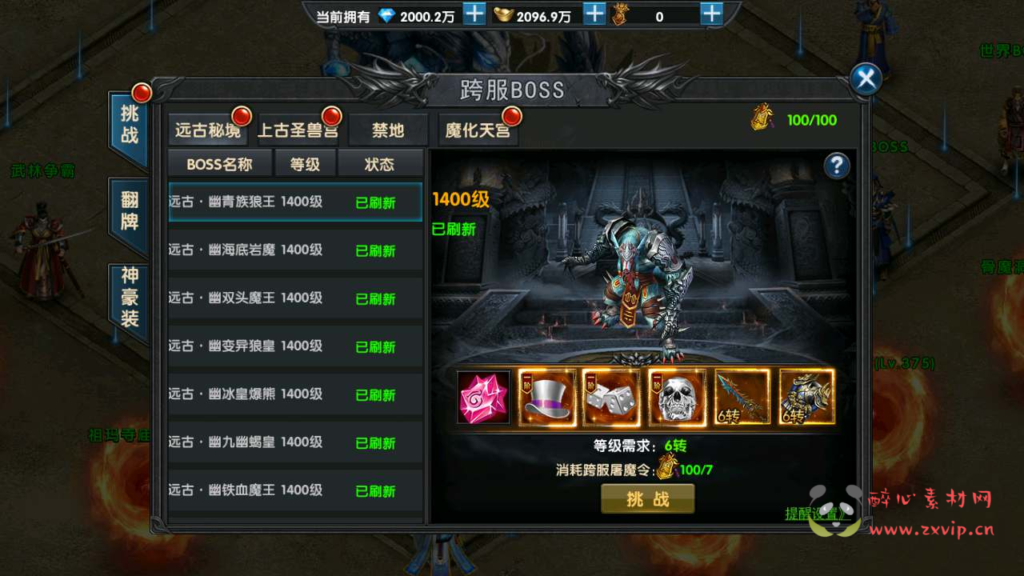
Task: Open the question mark help button
Action: point(837,166)
